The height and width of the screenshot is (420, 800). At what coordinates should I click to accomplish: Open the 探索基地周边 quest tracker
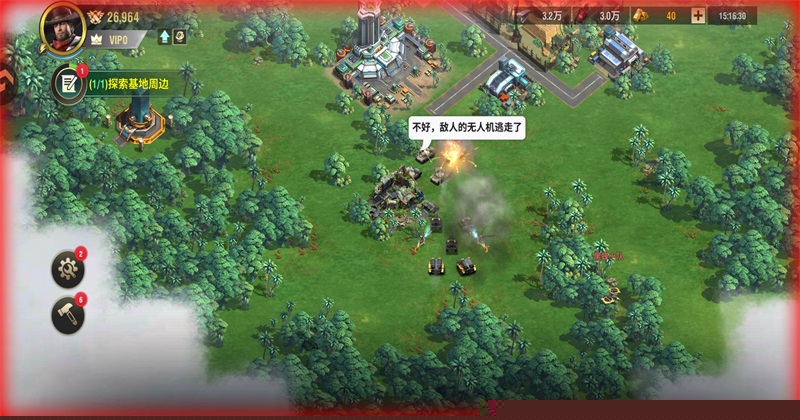tap(126, 85)
